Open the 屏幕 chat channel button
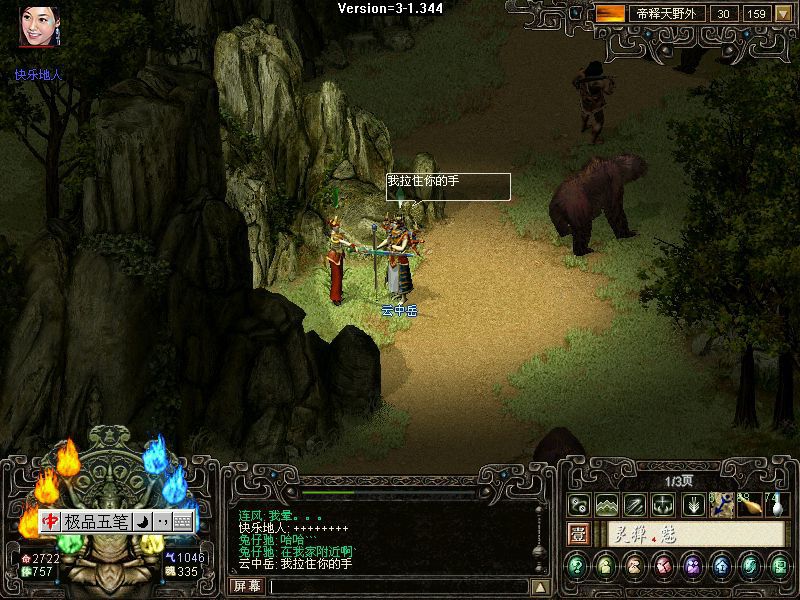Screen dimensions: 800x600 [x=246, y=586]
